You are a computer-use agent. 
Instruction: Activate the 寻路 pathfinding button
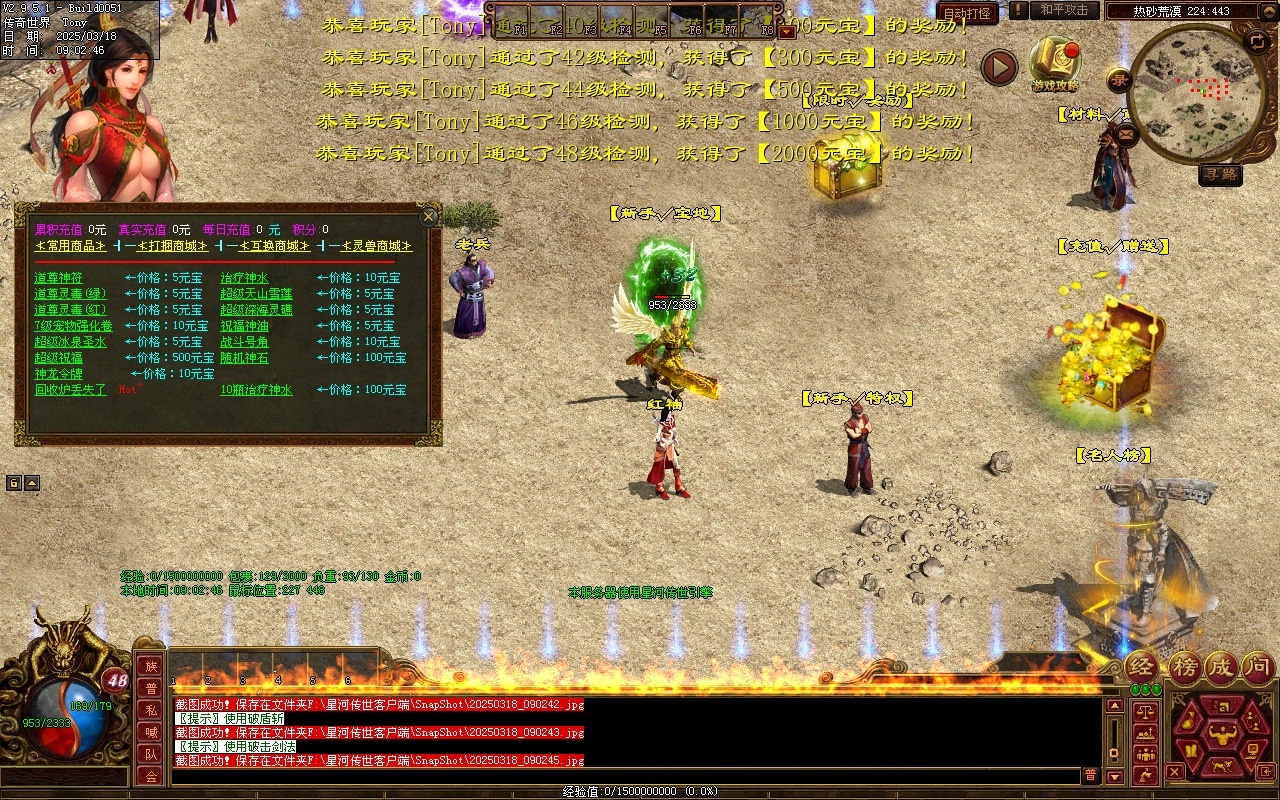tap(1220, 175)
